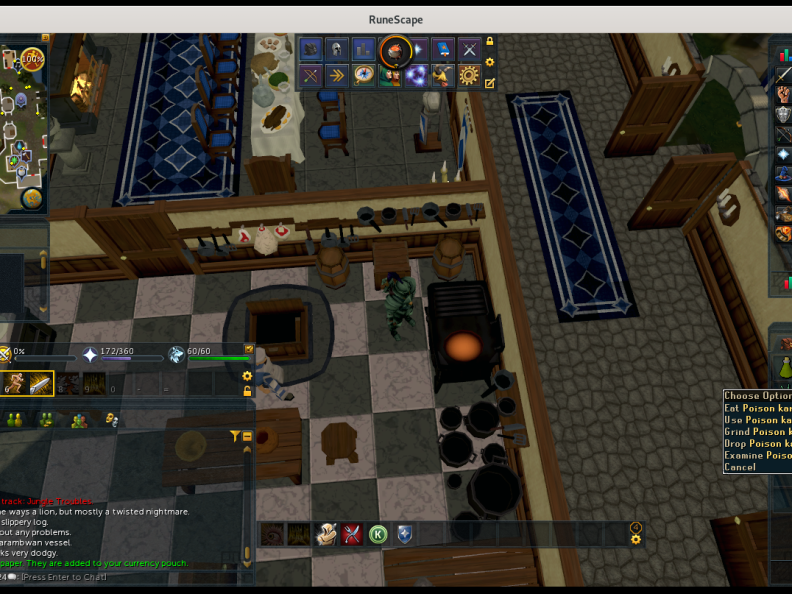
Task: Toggle the ribbon's gold padlock lock
Action: tap(490, 42)
